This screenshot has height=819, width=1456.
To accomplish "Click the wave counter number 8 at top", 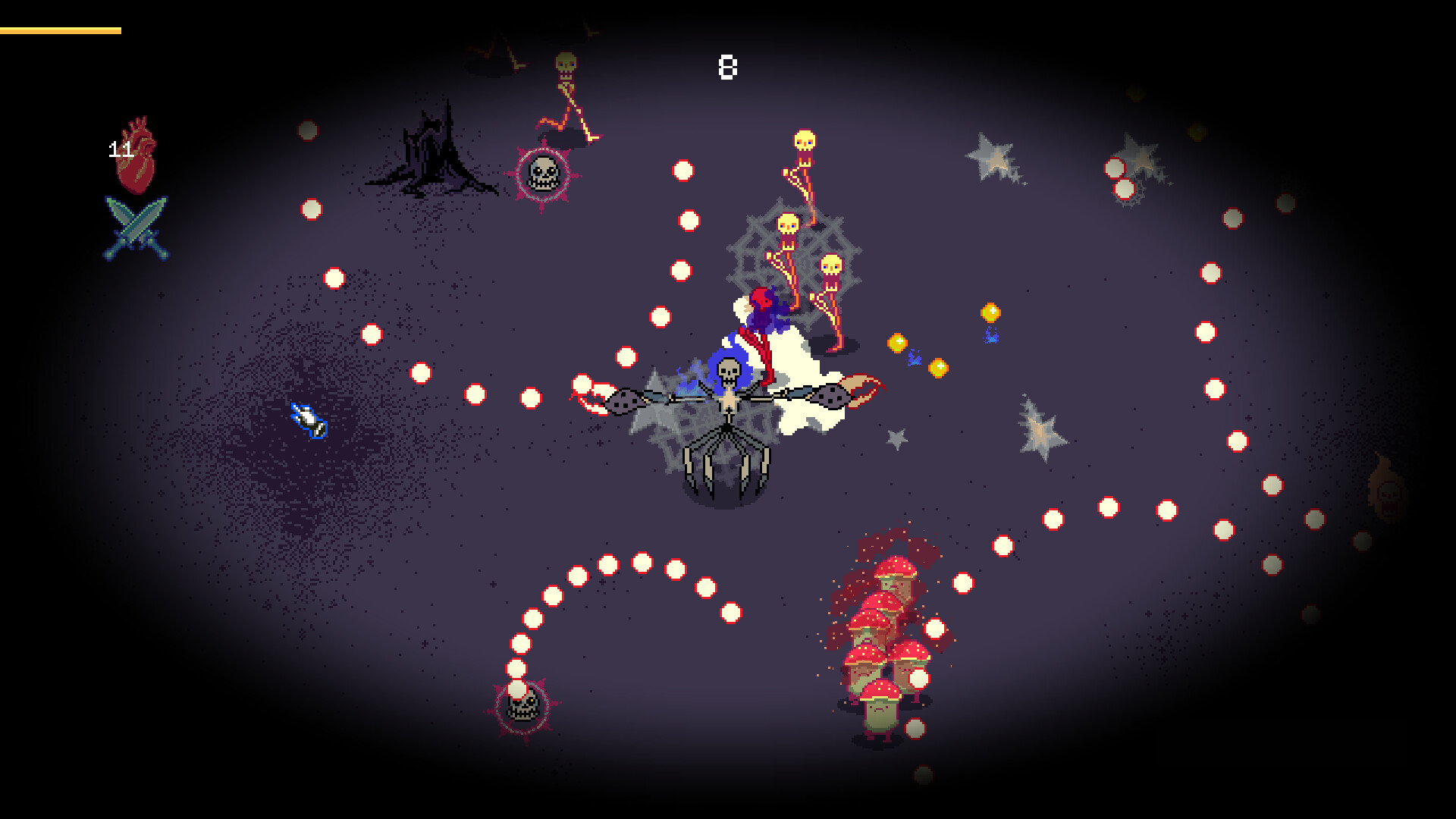I will (726, 67).
